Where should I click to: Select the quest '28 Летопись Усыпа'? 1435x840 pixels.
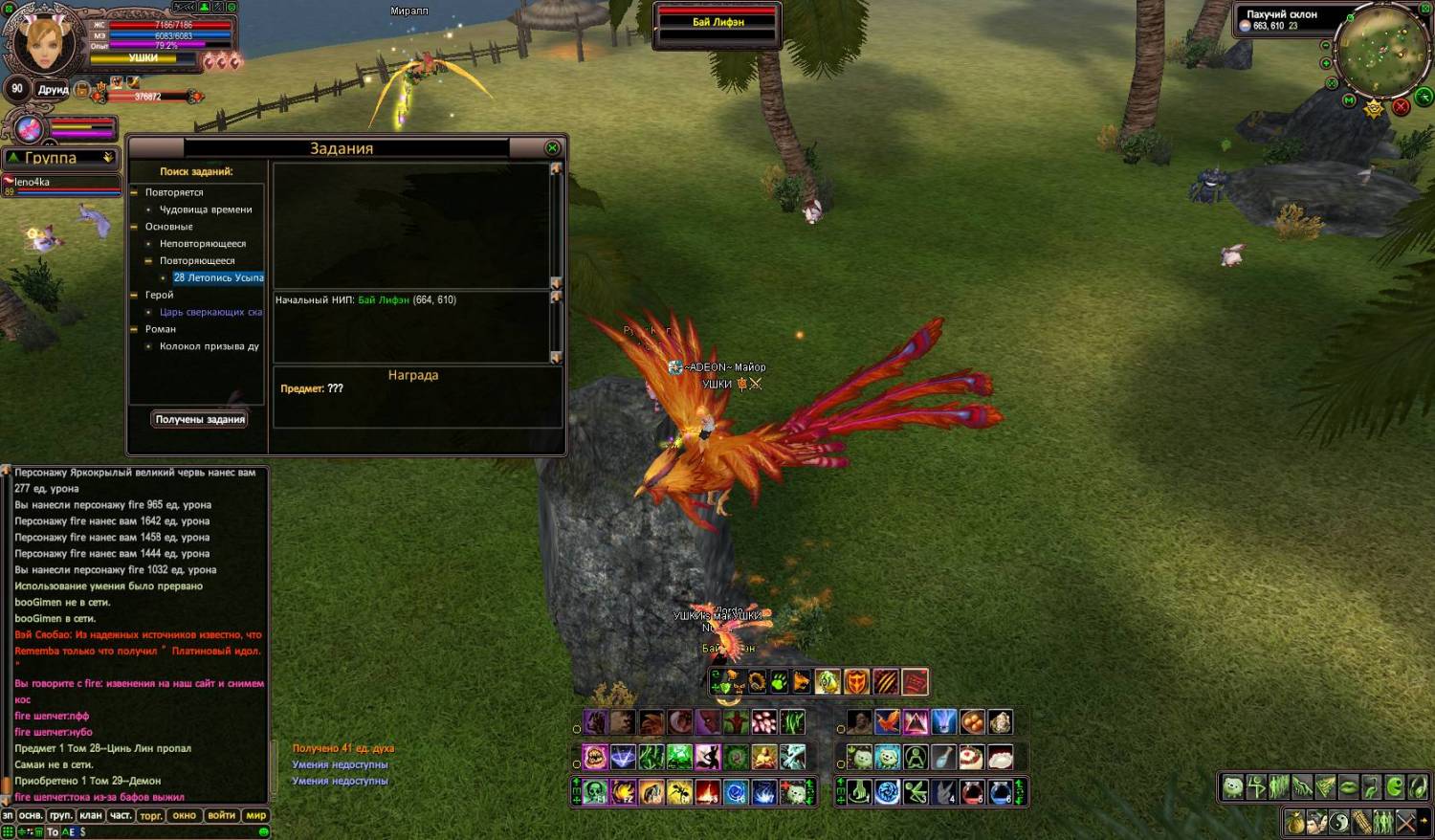coord(218,277)
